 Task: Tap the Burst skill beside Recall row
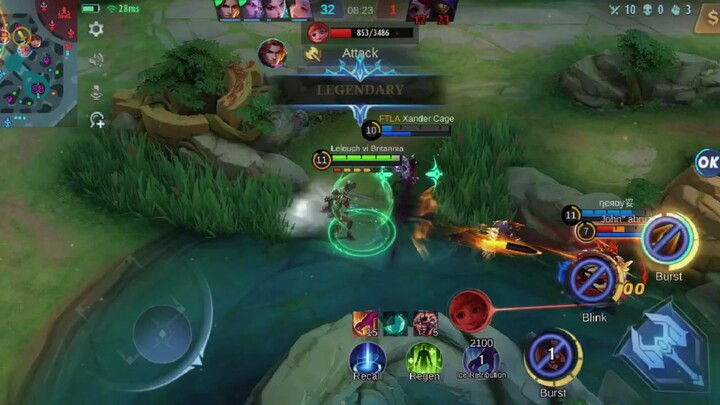[x=553, y=356]
